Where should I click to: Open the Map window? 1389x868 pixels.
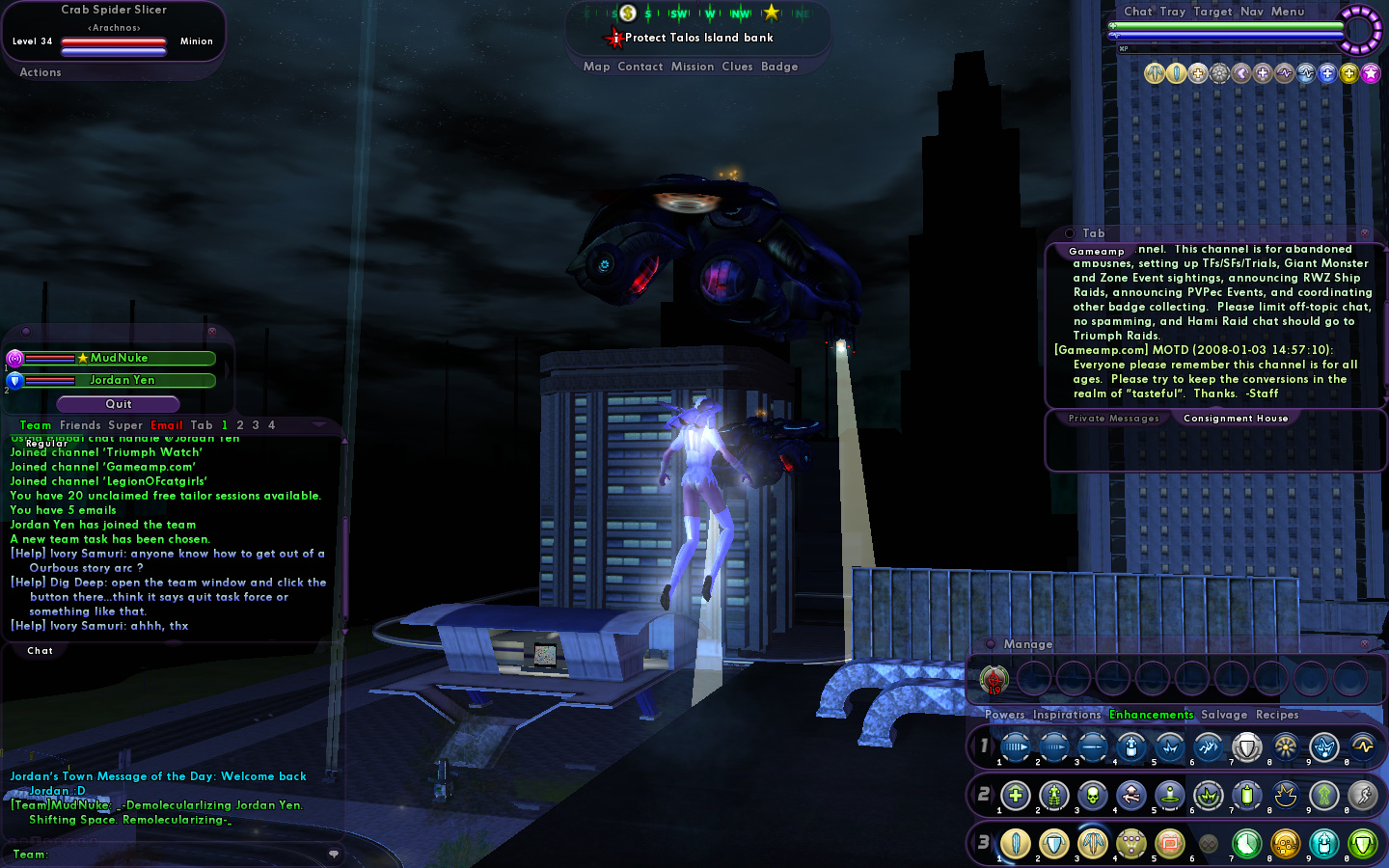click(596, 67)
